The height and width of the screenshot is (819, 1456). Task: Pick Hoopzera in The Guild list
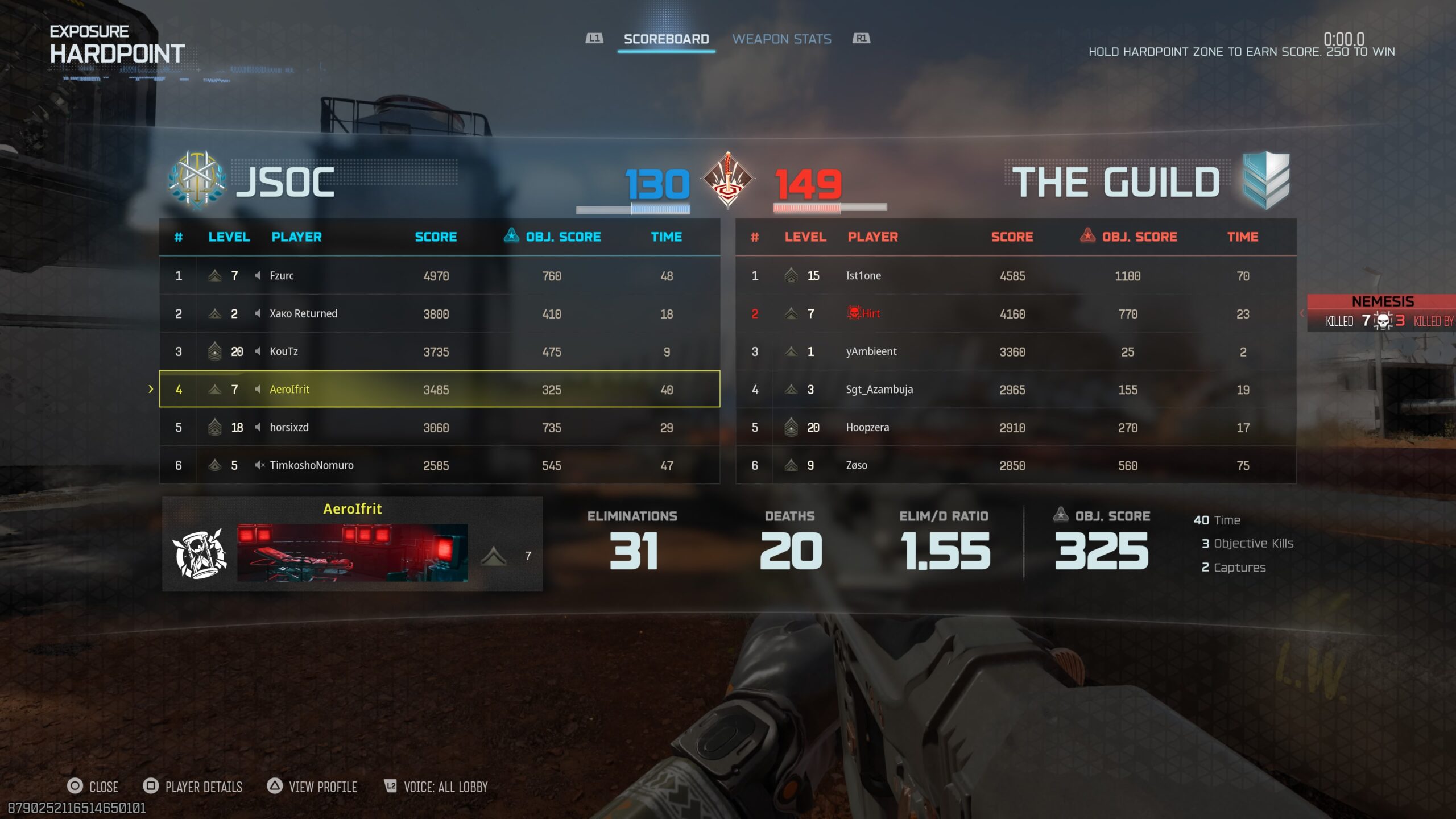pos(1016,427)
